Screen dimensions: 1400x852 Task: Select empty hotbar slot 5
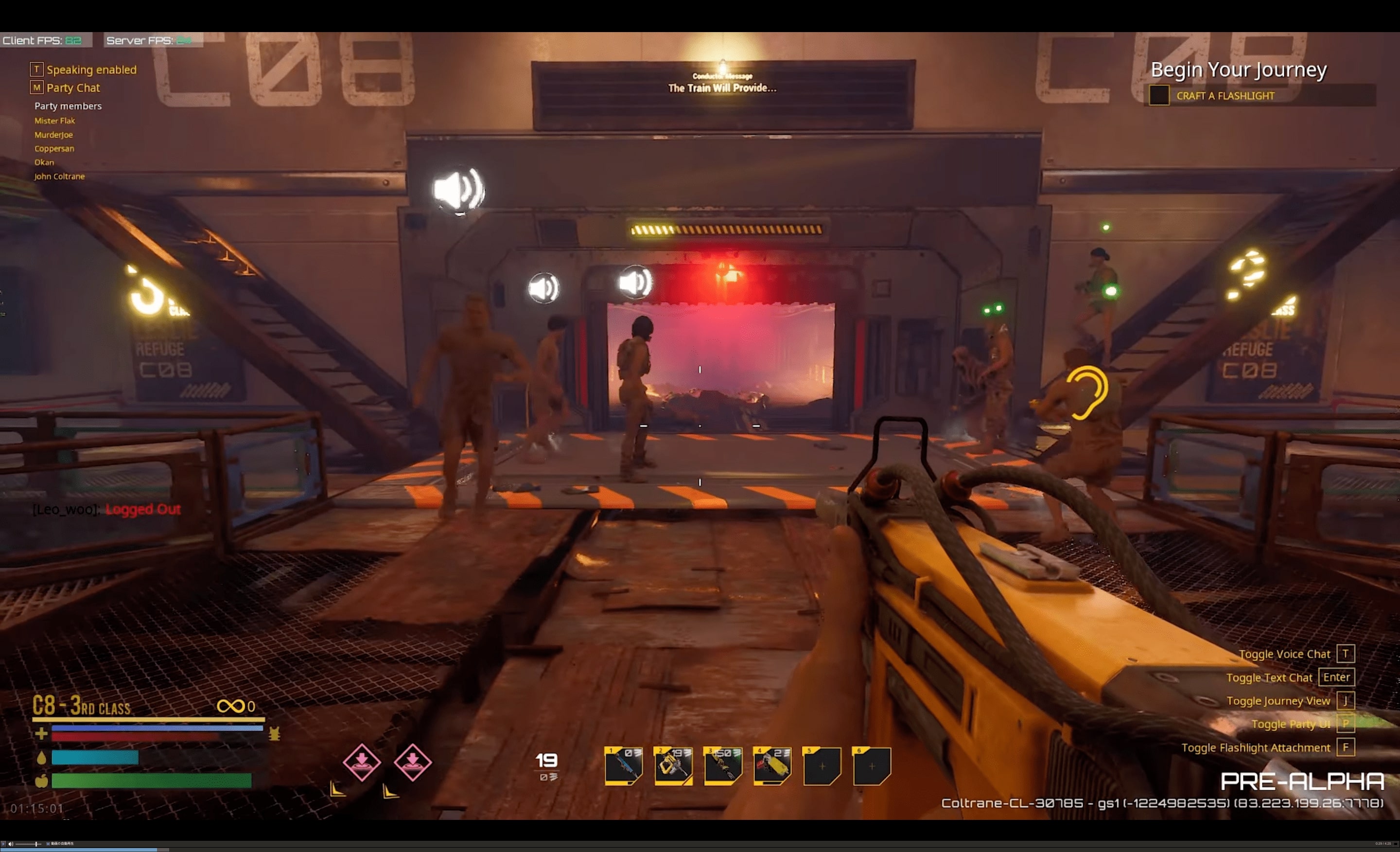822,766
